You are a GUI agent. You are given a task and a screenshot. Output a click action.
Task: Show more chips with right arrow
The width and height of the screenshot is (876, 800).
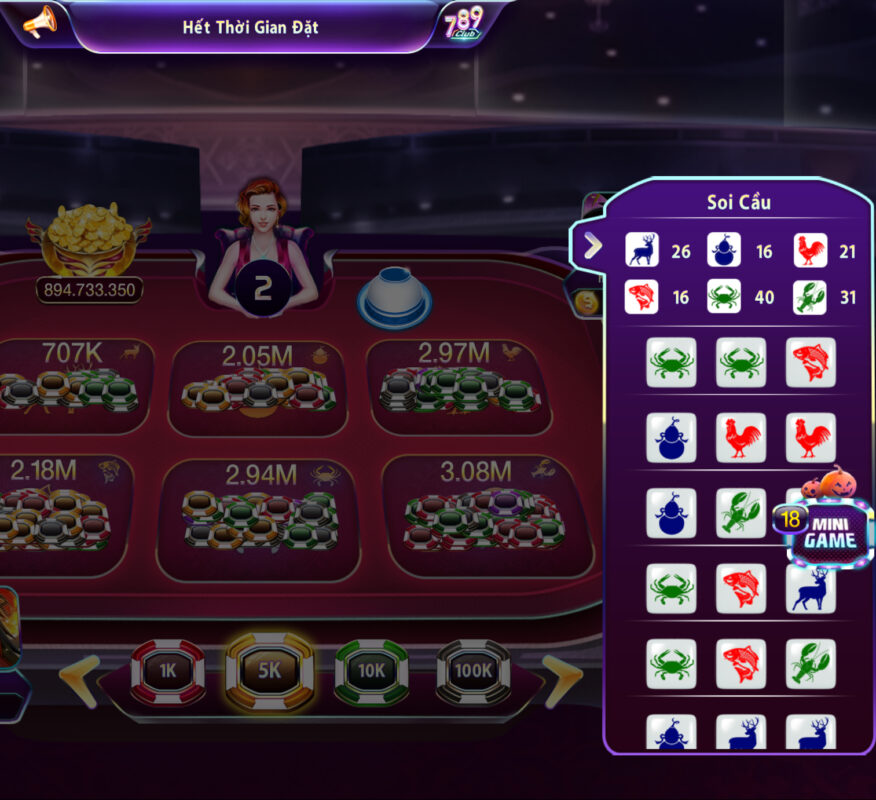click(562, 681)
